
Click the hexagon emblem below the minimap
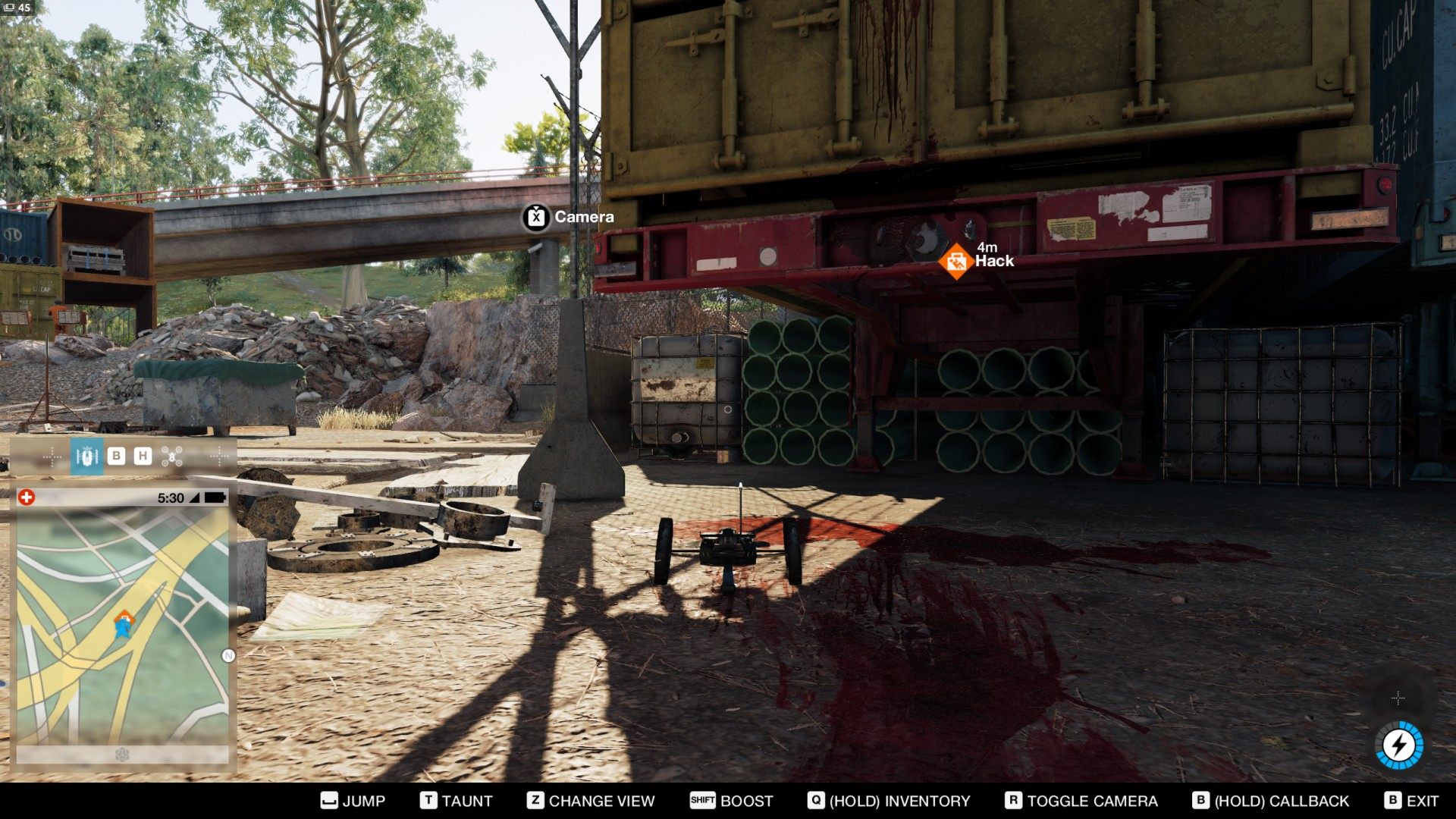click(122, 755)
